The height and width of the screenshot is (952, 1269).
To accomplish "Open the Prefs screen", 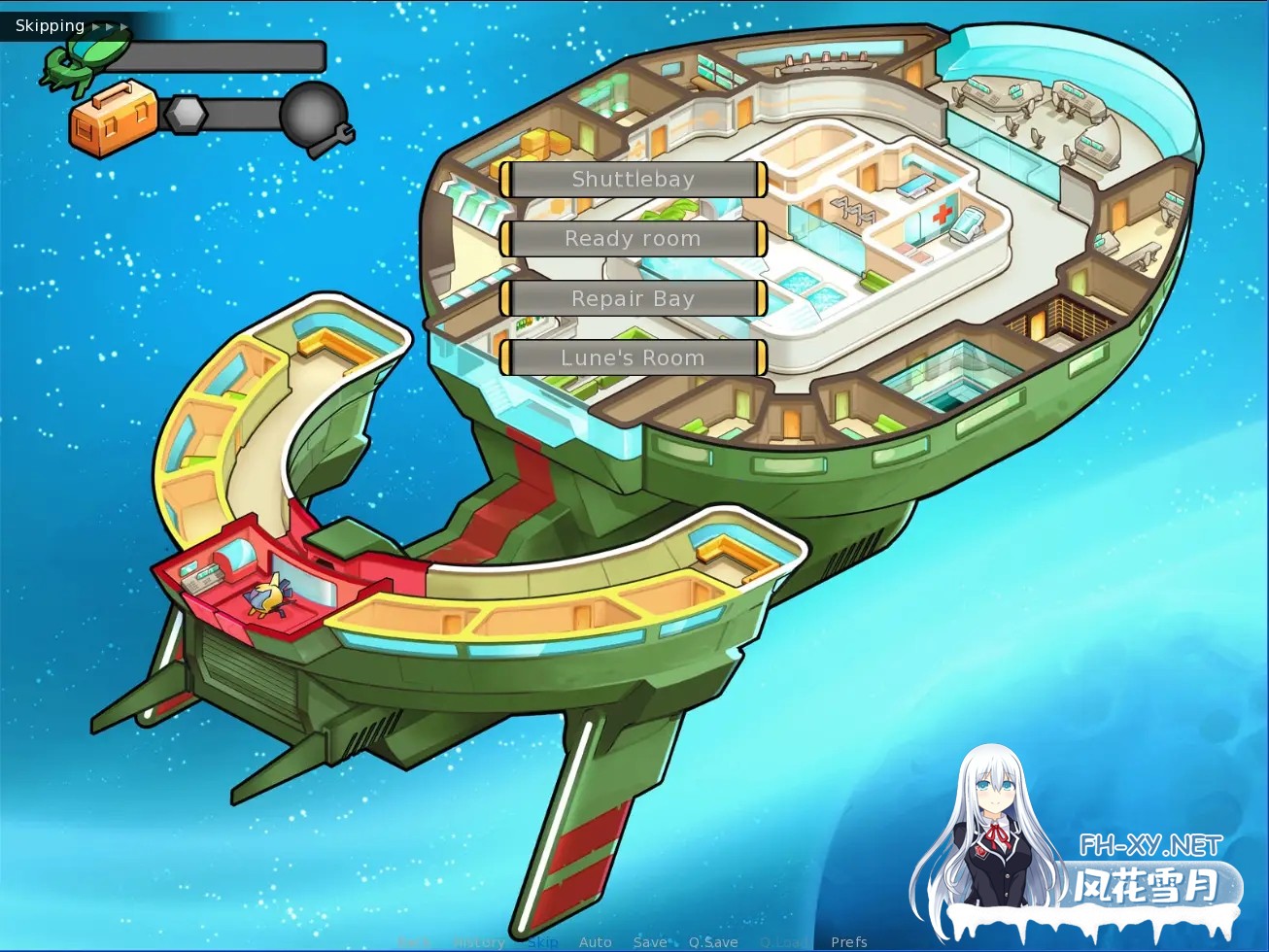I will click(849, 940).
